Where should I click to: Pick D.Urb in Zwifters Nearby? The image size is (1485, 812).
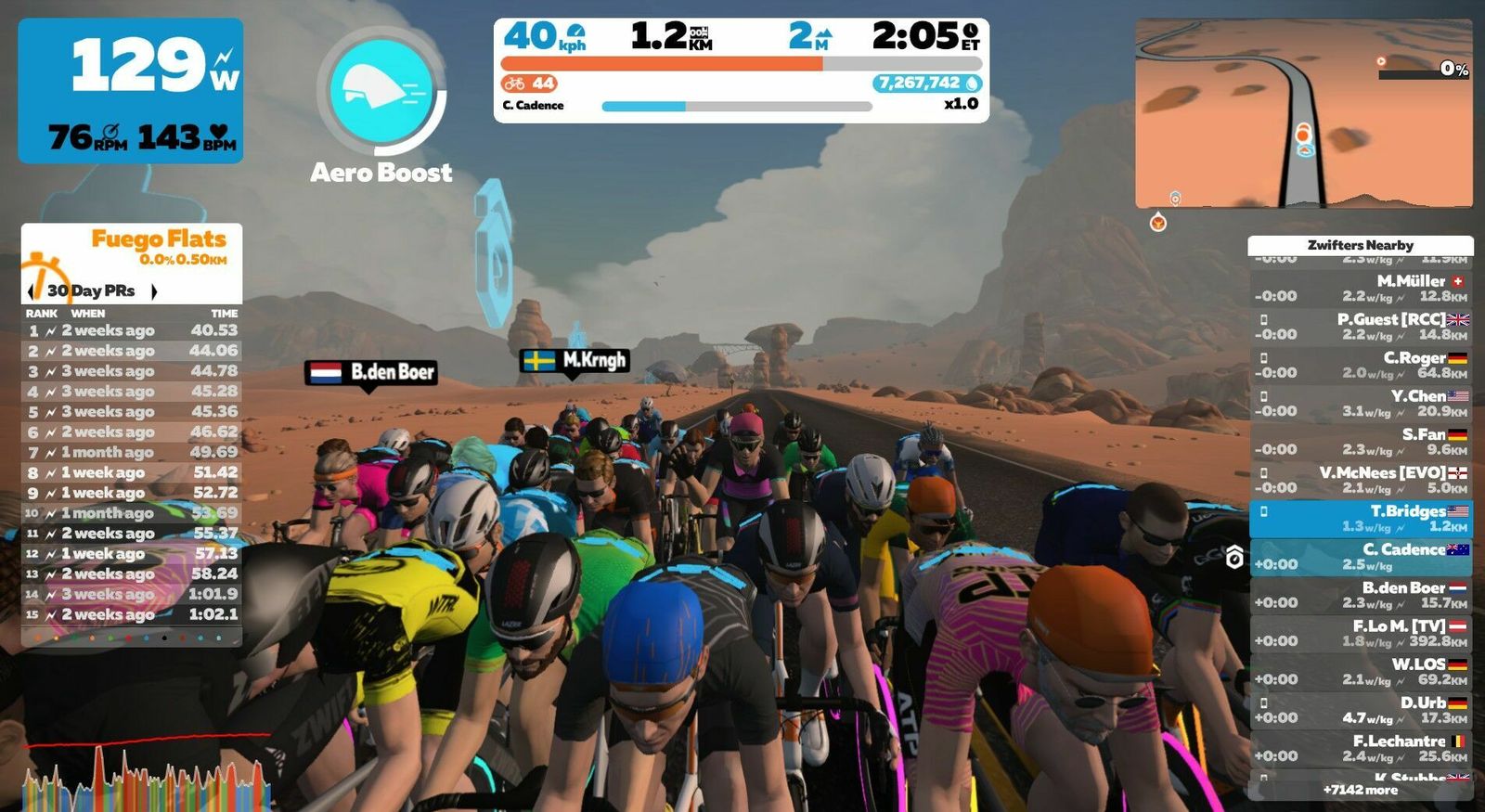click(x=1361, y=710)
